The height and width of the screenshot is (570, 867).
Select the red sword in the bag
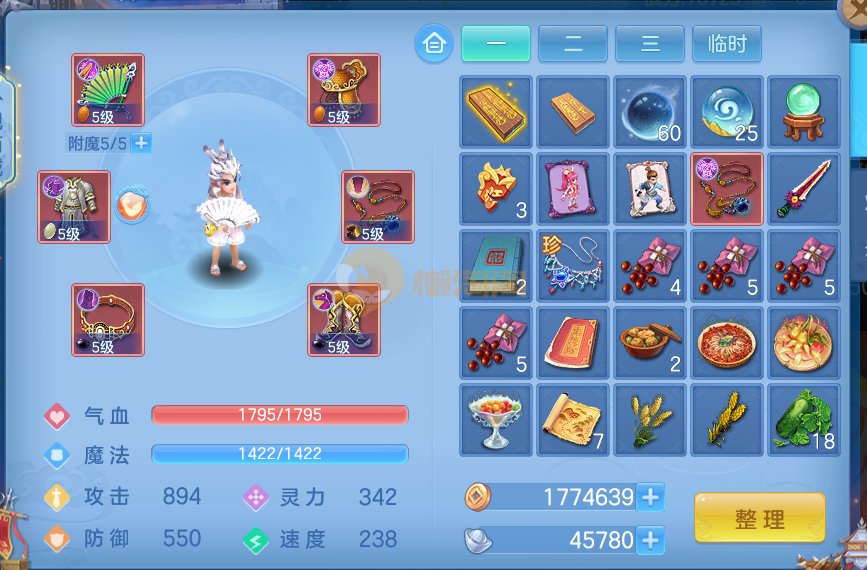pos(803,188)
